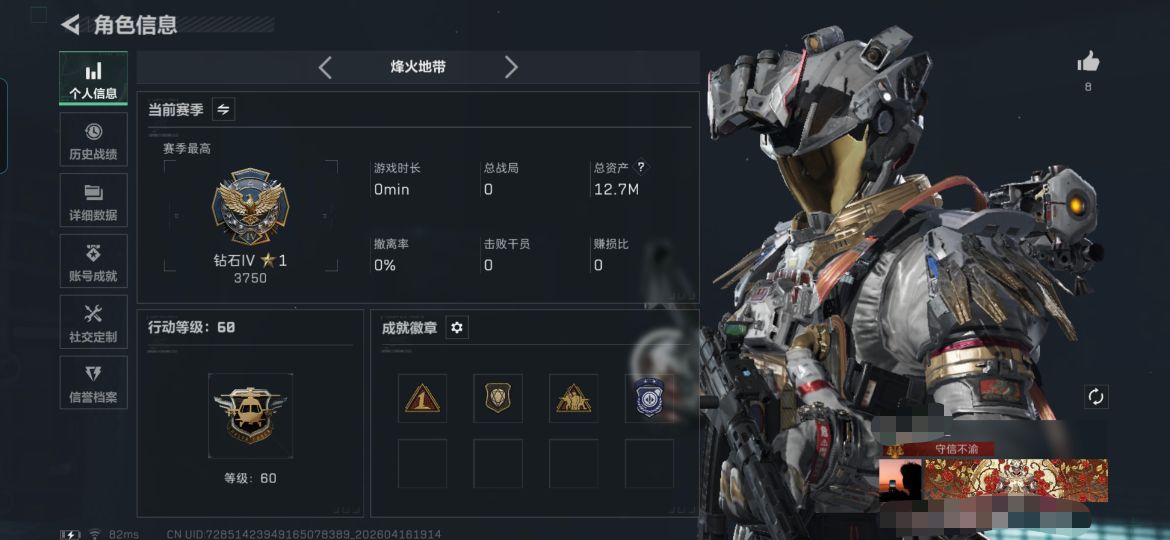1170x540 pixels.
Task: Toggle the season switch next to 当前赛季
Action: coord(224,110)
